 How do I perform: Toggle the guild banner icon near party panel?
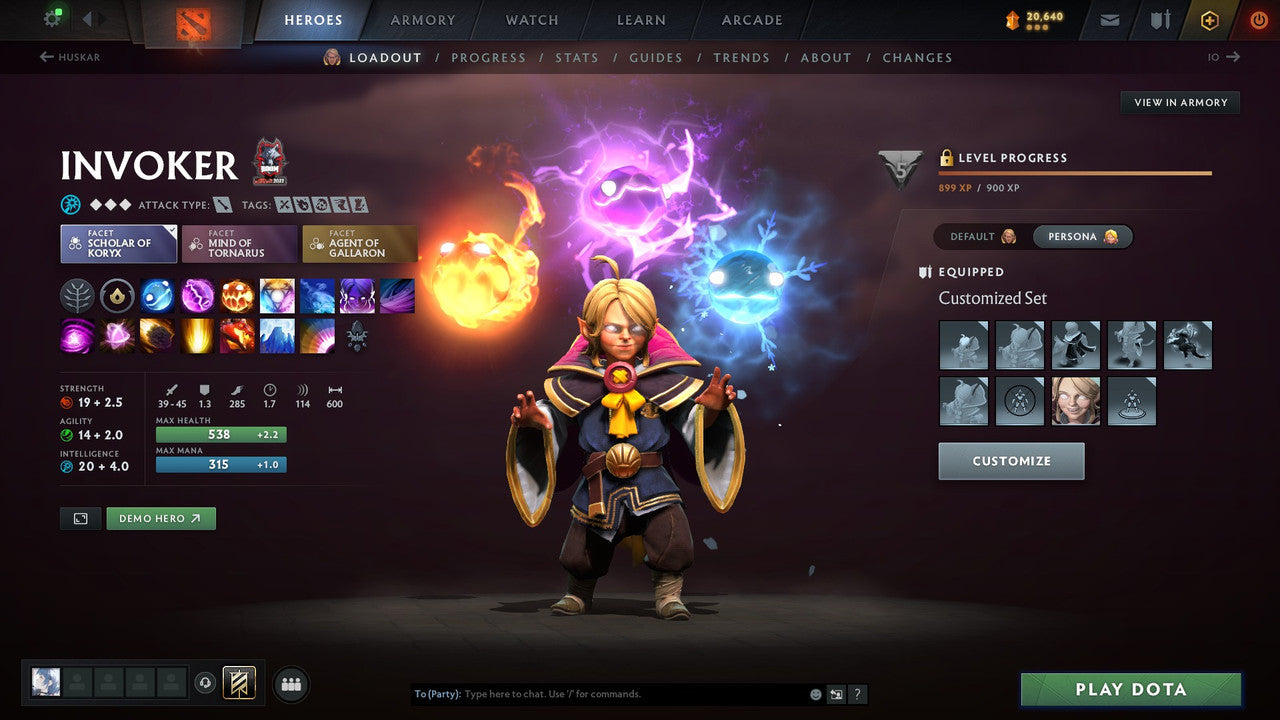coord(239,682)
